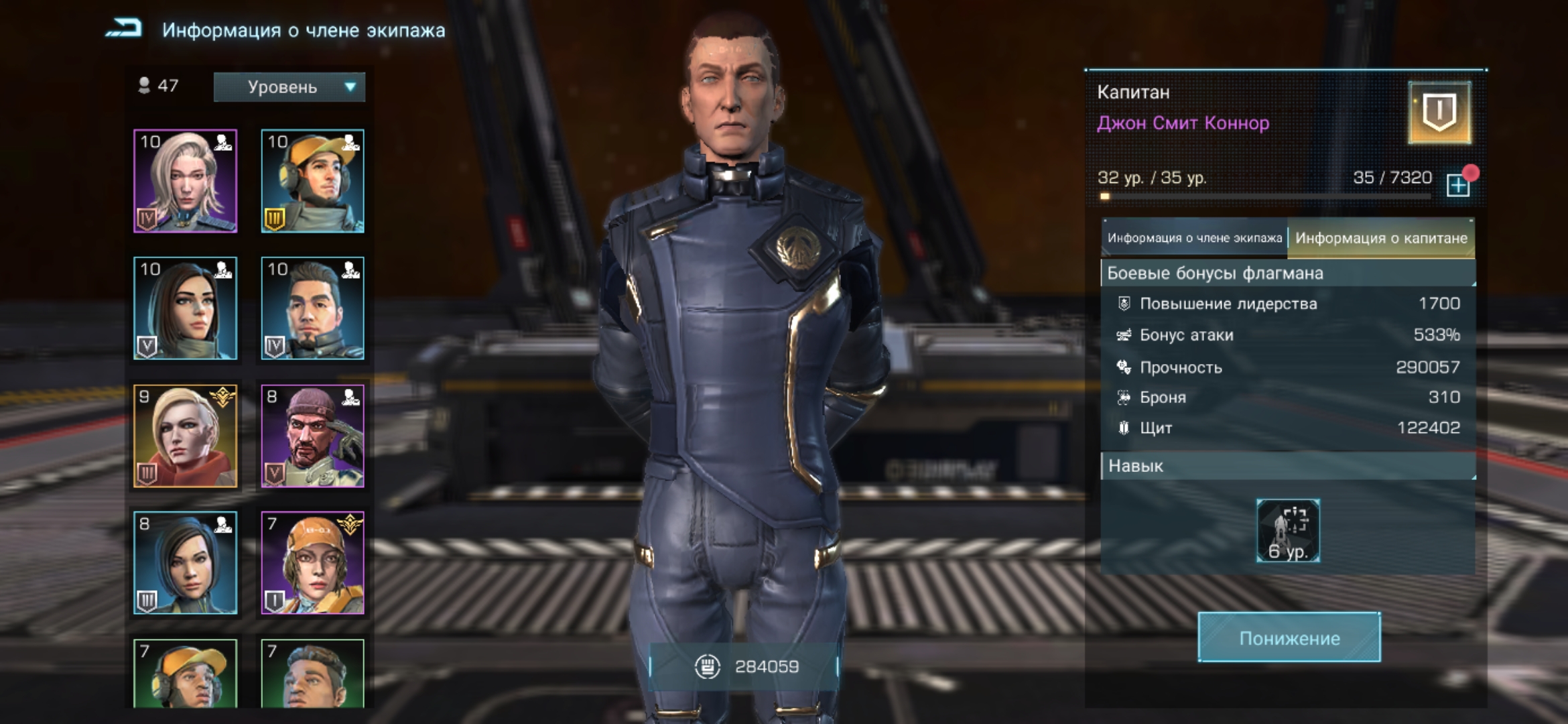Select the level 9 blonde woman in red scarf
1568x724 pixels.
pyautogui.click(x=186, y=436)
